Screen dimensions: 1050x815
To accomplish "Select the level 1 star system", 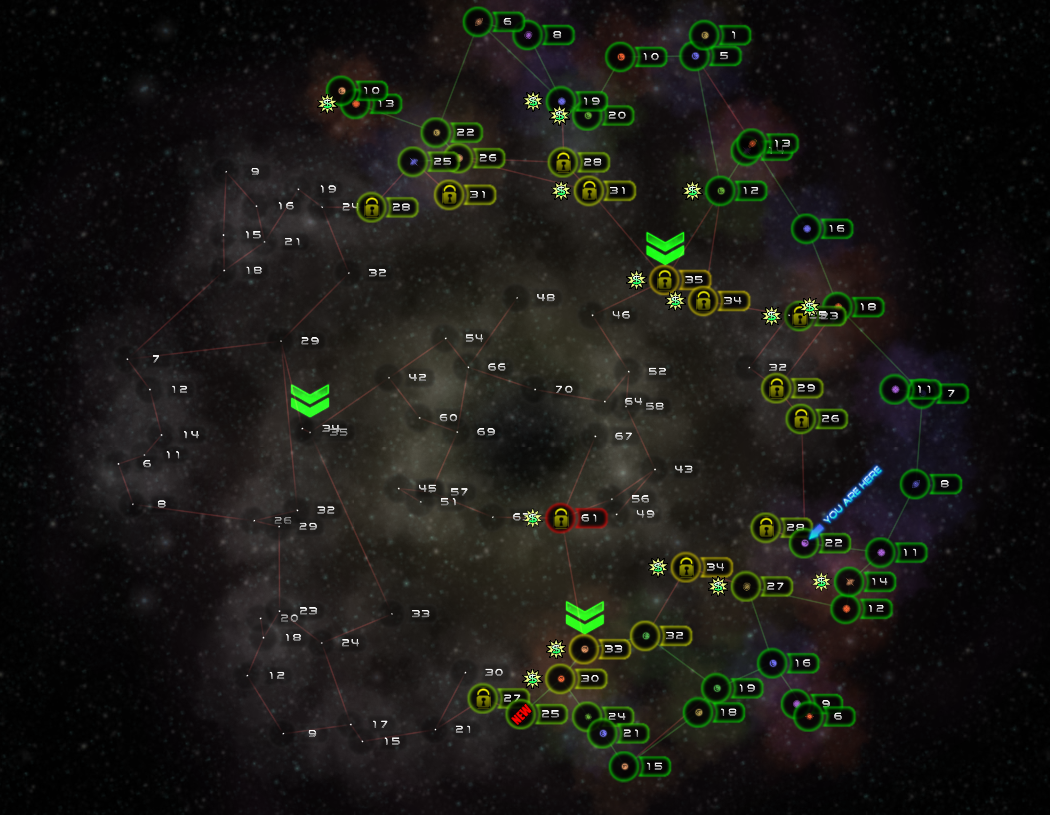I will (x=705, y=35).
